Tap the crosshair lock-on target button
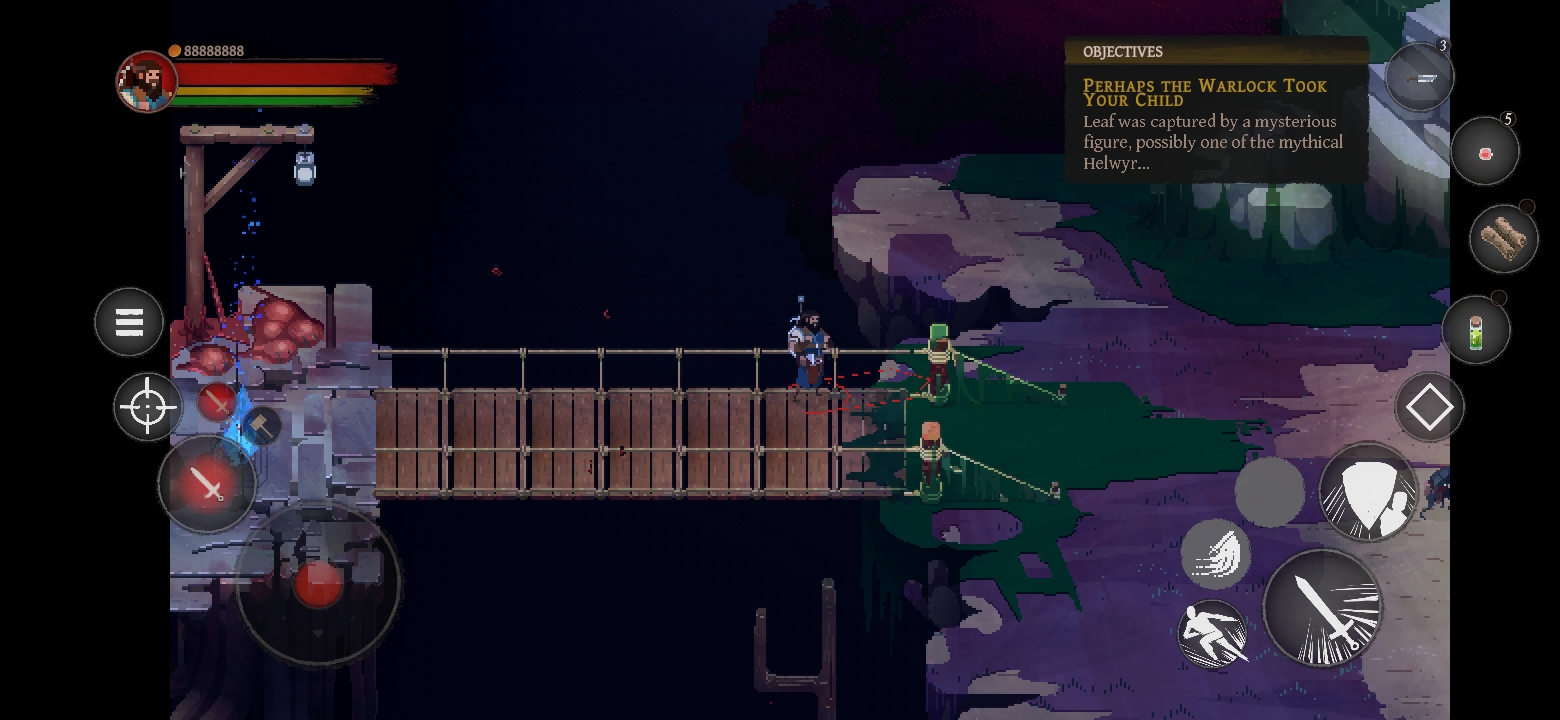This screenshot has width=1560, height=720. 147,407
